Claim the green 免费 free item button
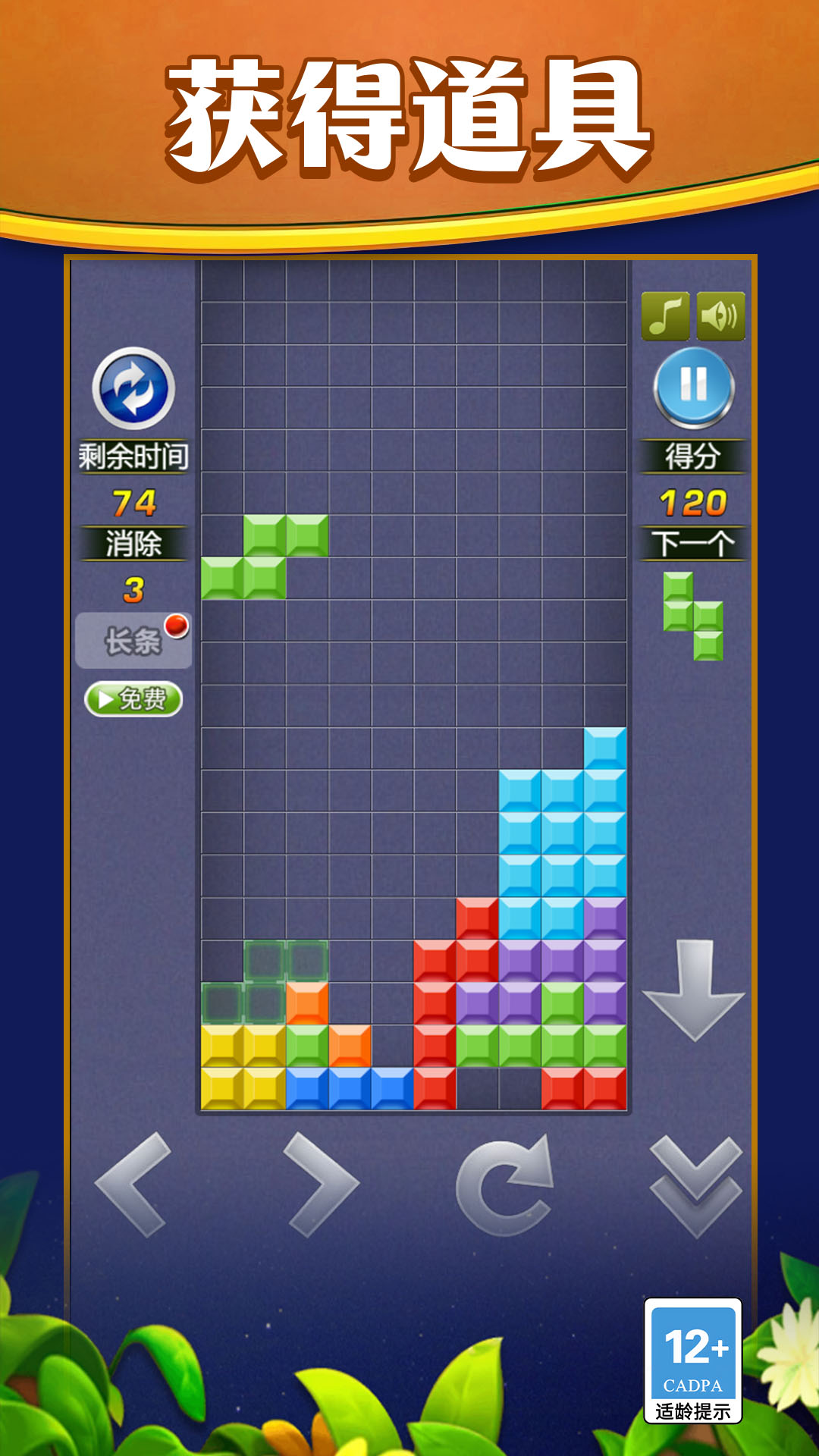This screenshot has width=819, height=1456. point(133,698)
